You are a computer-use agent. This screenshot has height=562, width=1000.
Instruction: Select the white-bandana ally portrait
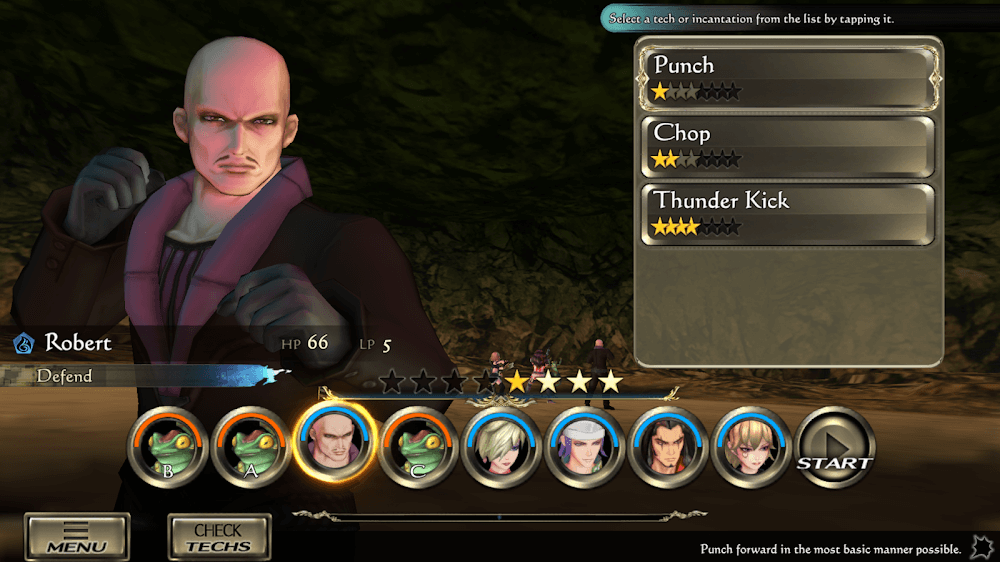pos(585,447)
